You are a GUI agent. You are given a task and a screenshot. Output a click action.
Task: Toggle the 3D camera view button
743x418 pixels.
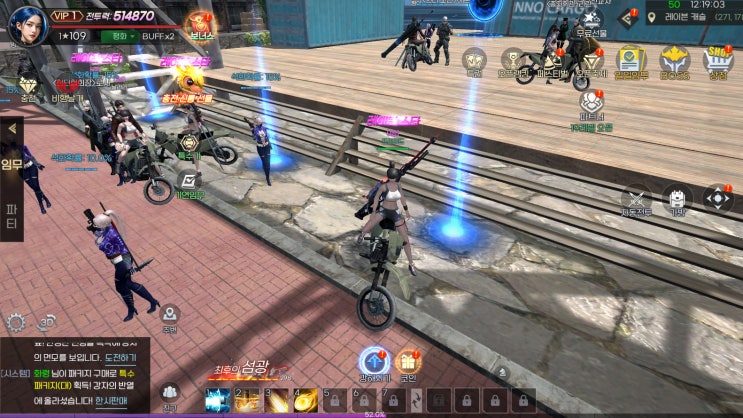pyautogui.click(x=46, y=322)
